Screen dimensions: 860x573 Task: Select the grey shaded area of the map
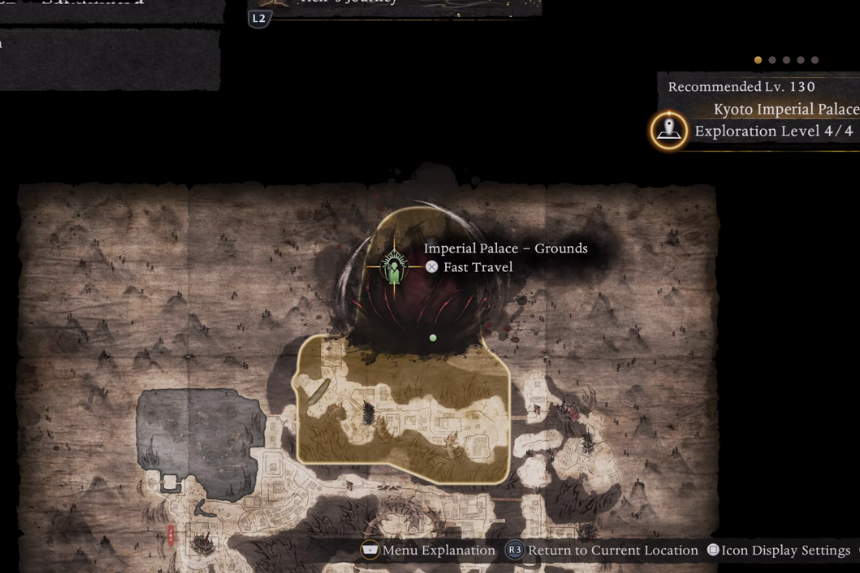click(x=200, y=430)
